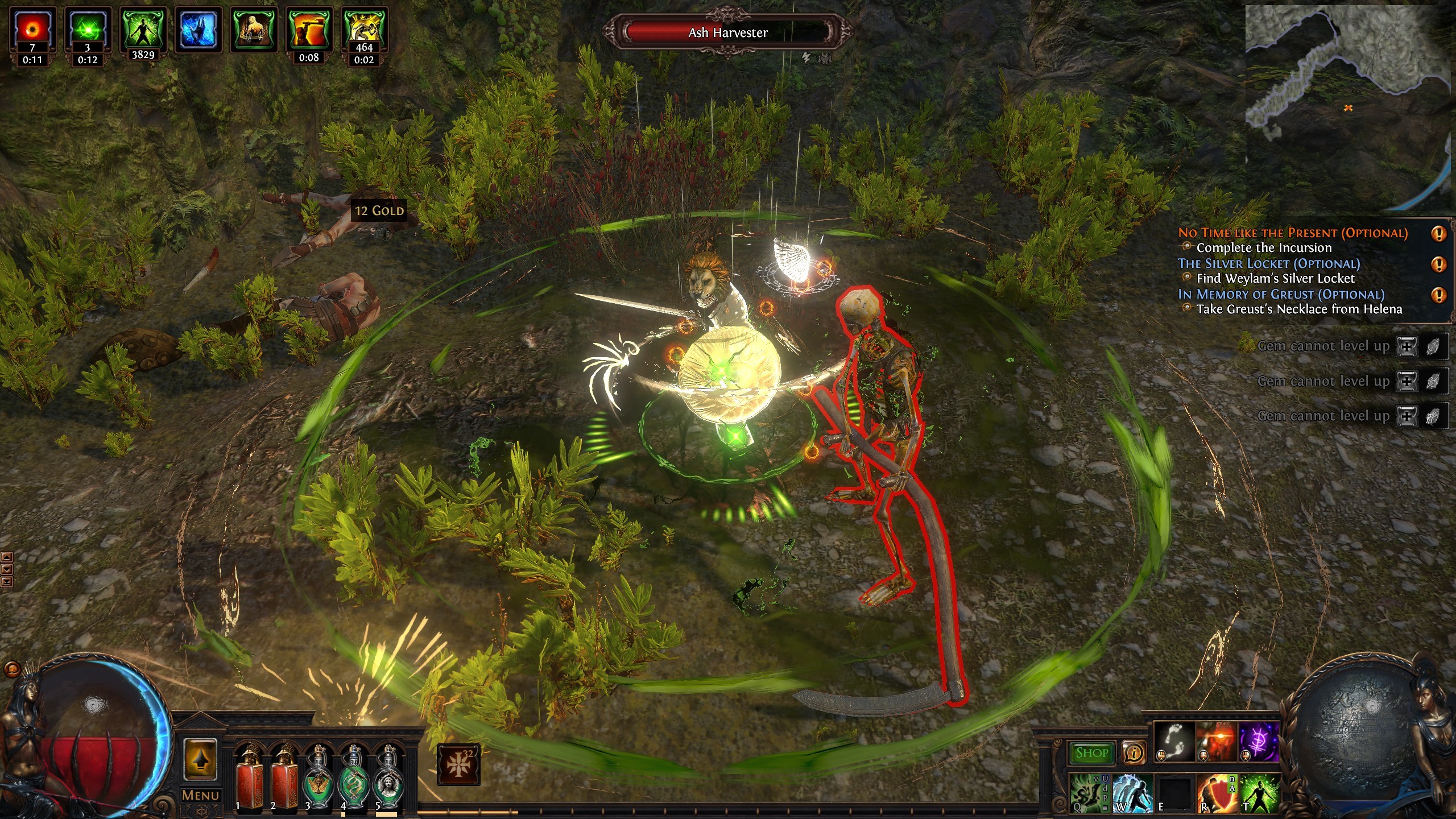Click the orange arrow level-up button
The width and height of the screenshot is (1456, 819).
coord(200,760)
